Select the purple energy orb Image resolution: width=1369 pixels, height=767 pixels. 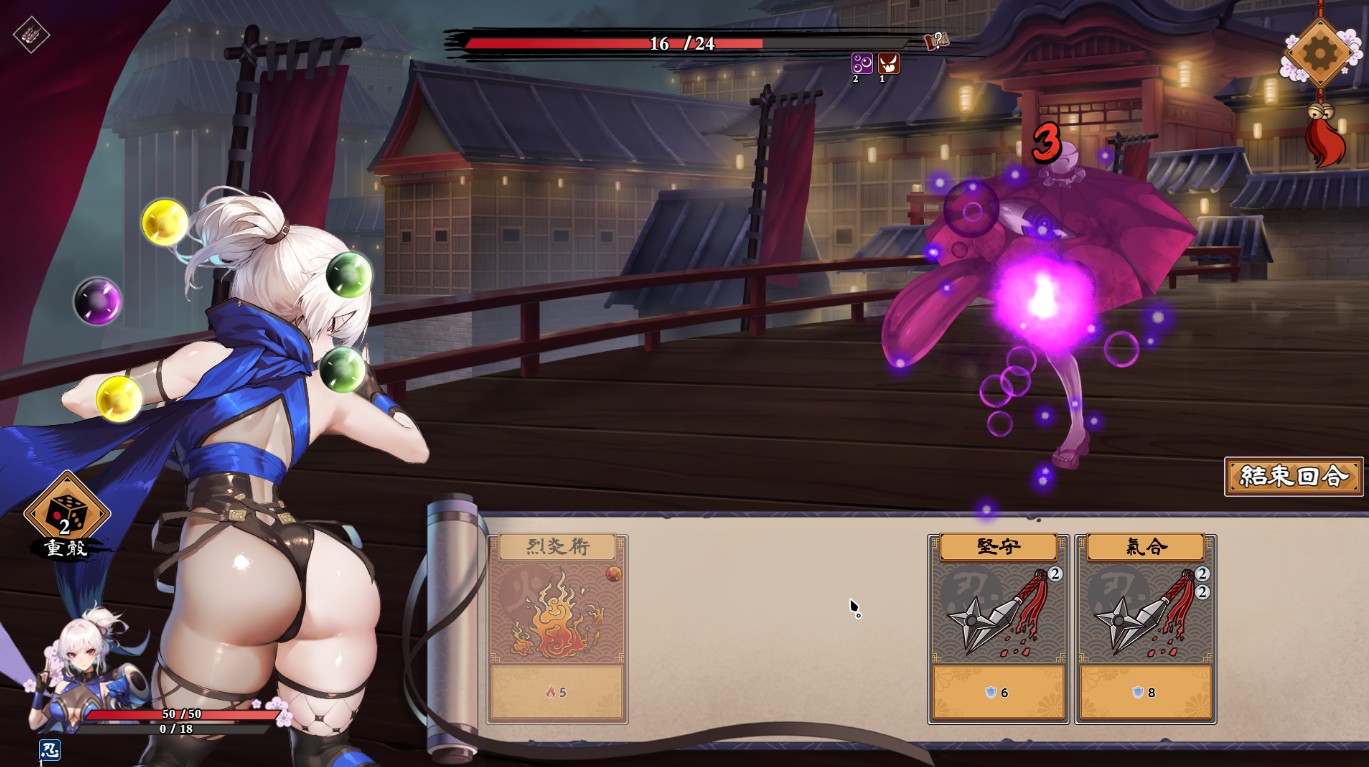(x=98, y=301)
